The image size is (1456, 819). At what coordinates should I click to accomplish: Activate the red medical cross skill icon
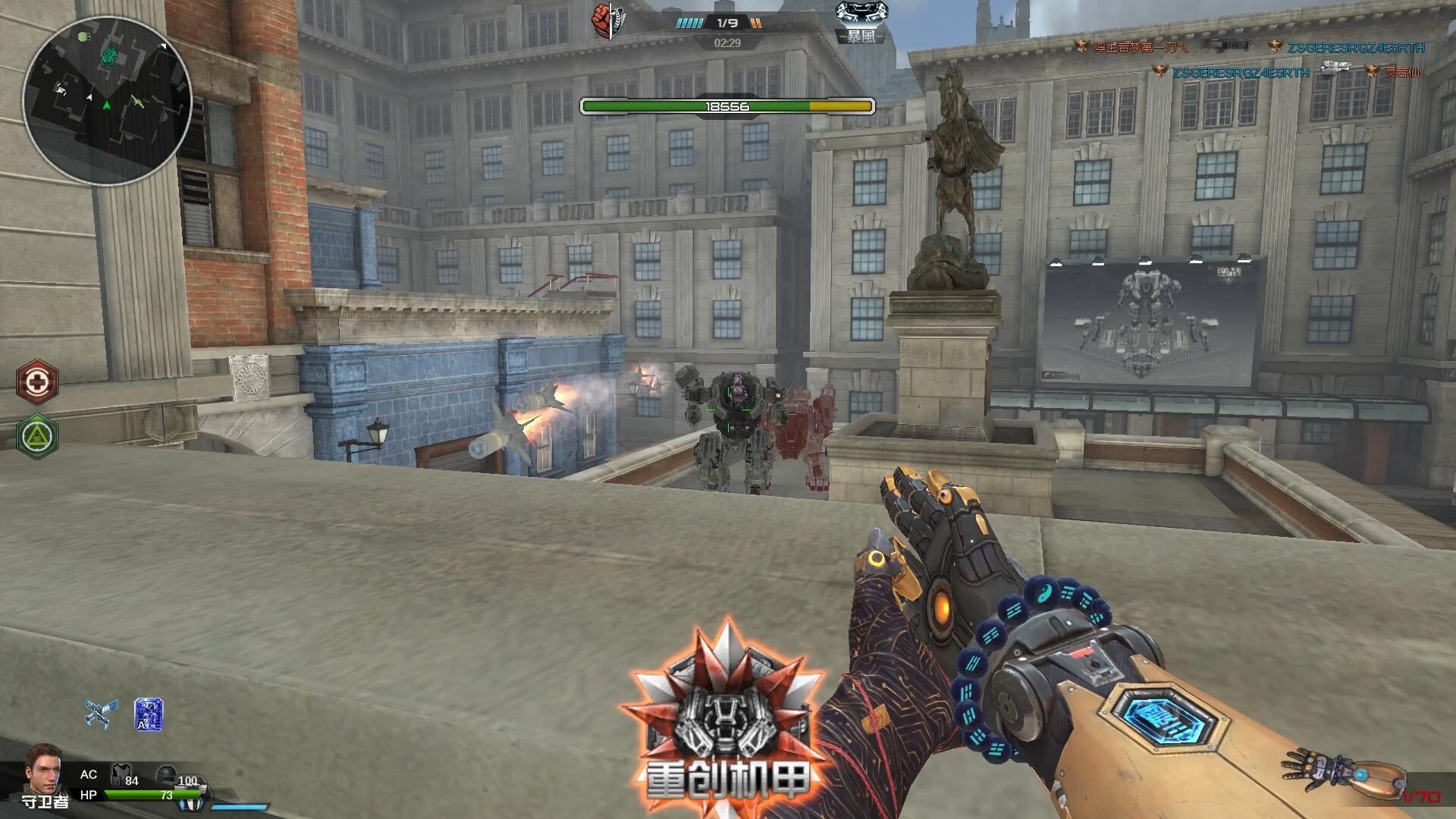tap(37, 381)
